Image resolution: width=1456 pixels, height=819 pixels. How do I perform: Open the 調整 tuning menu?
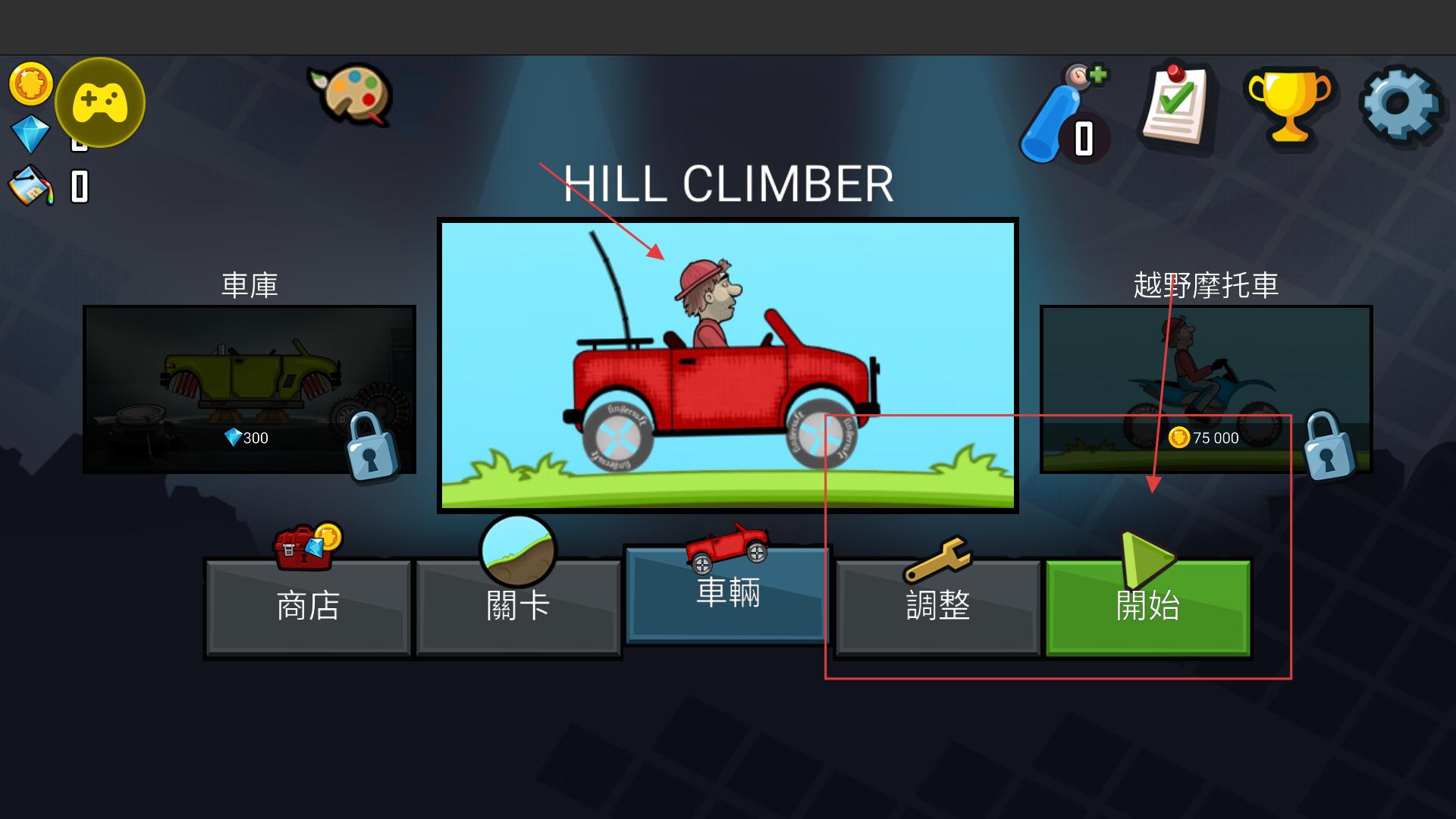938,606
